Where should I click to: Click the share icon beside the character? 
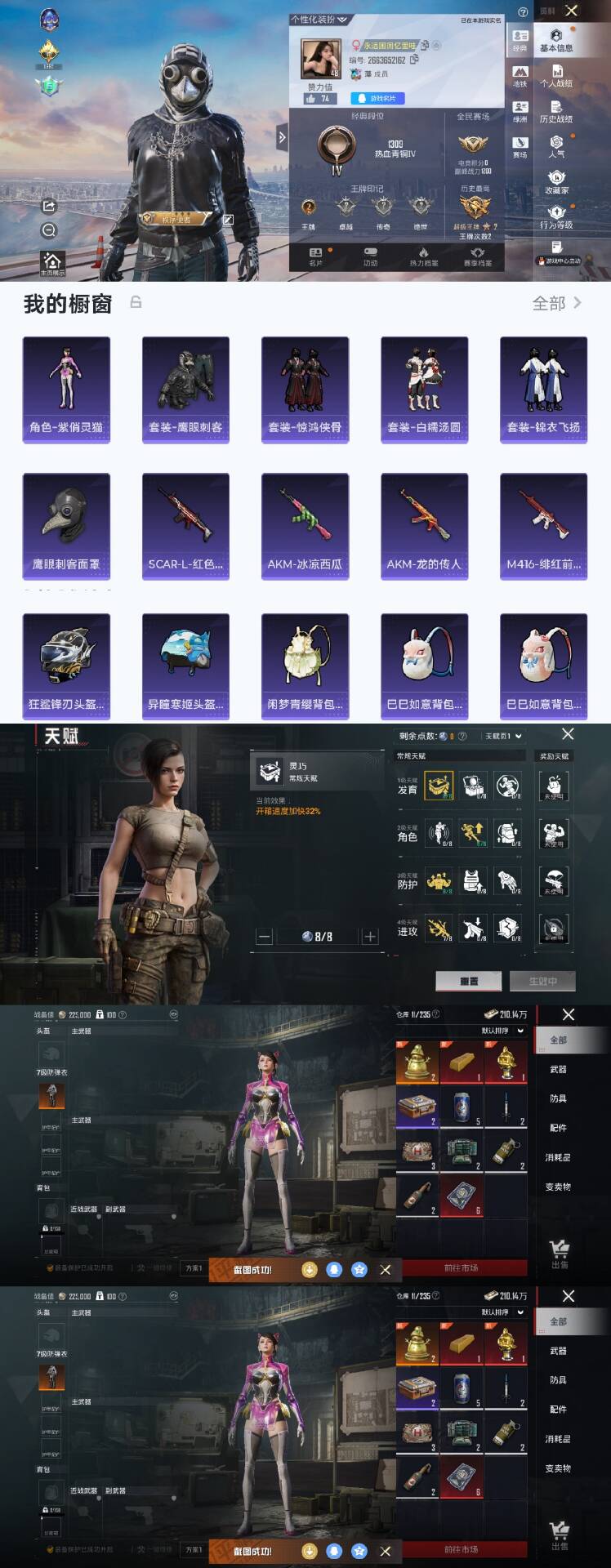click(48, 206)
